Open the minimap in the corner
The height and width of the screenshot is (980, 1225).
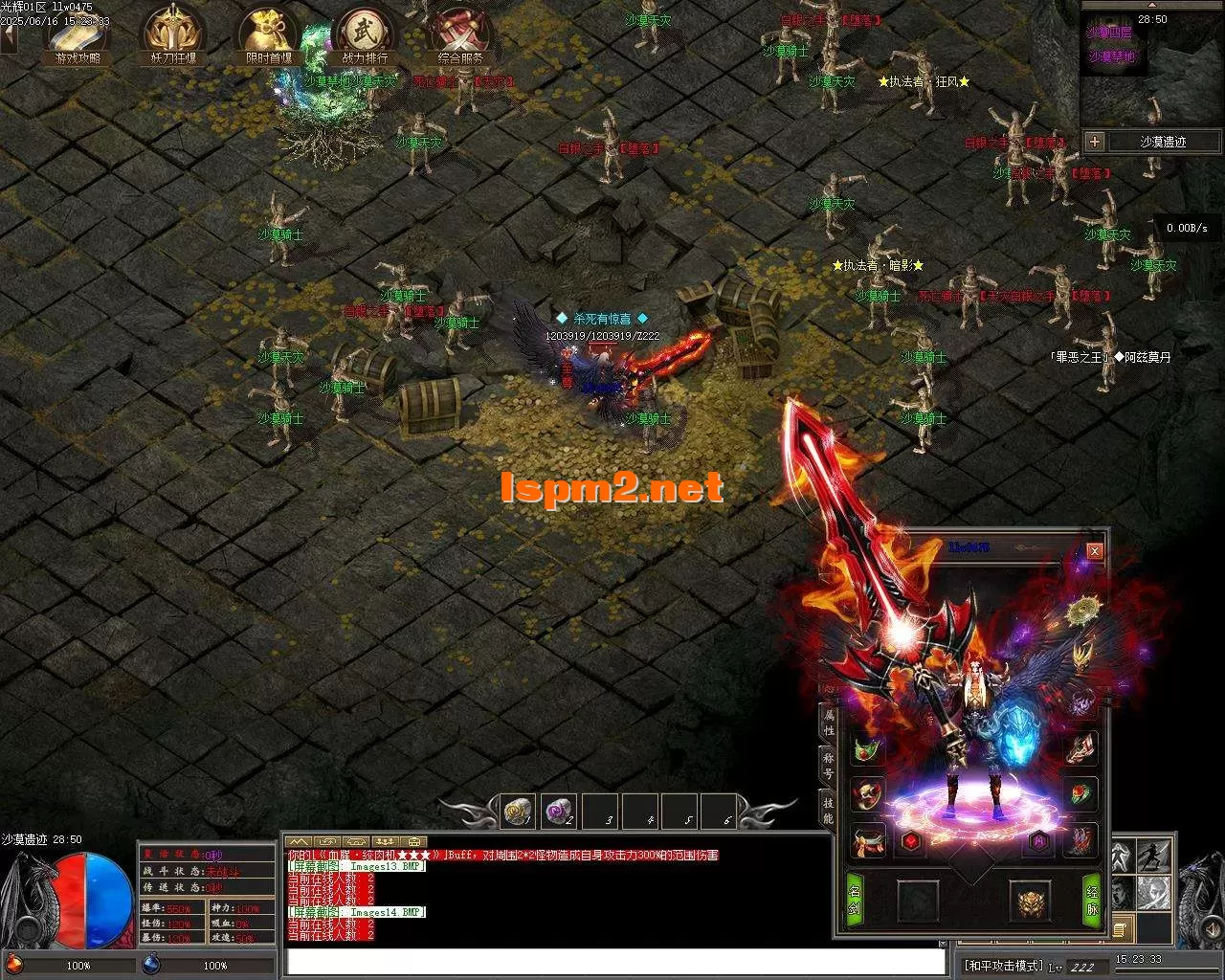click(x=1152, y=77)
